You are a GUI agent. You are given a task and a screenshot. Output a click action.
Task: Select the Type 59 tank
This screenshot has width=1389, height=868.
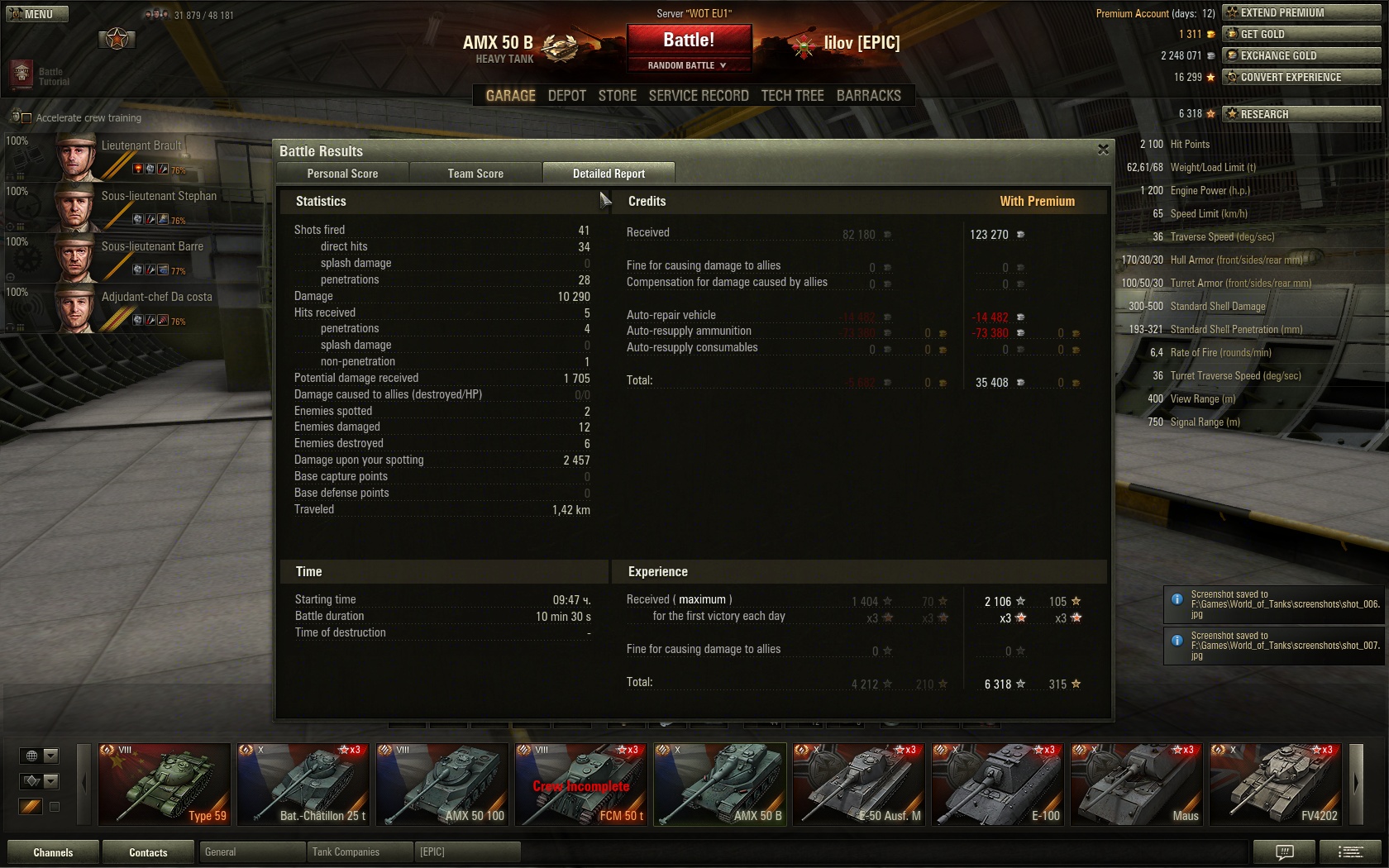[x=165, y=784]
